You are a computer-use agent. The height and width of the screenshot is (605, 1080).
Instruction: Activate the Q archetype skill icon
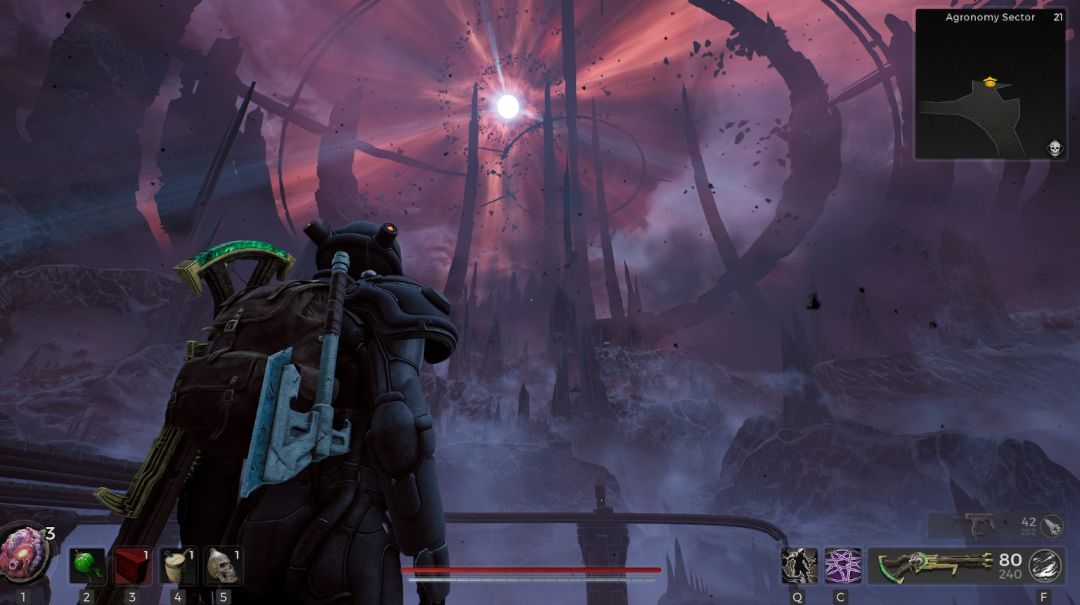pyautogui.click(x=798, y=566)
